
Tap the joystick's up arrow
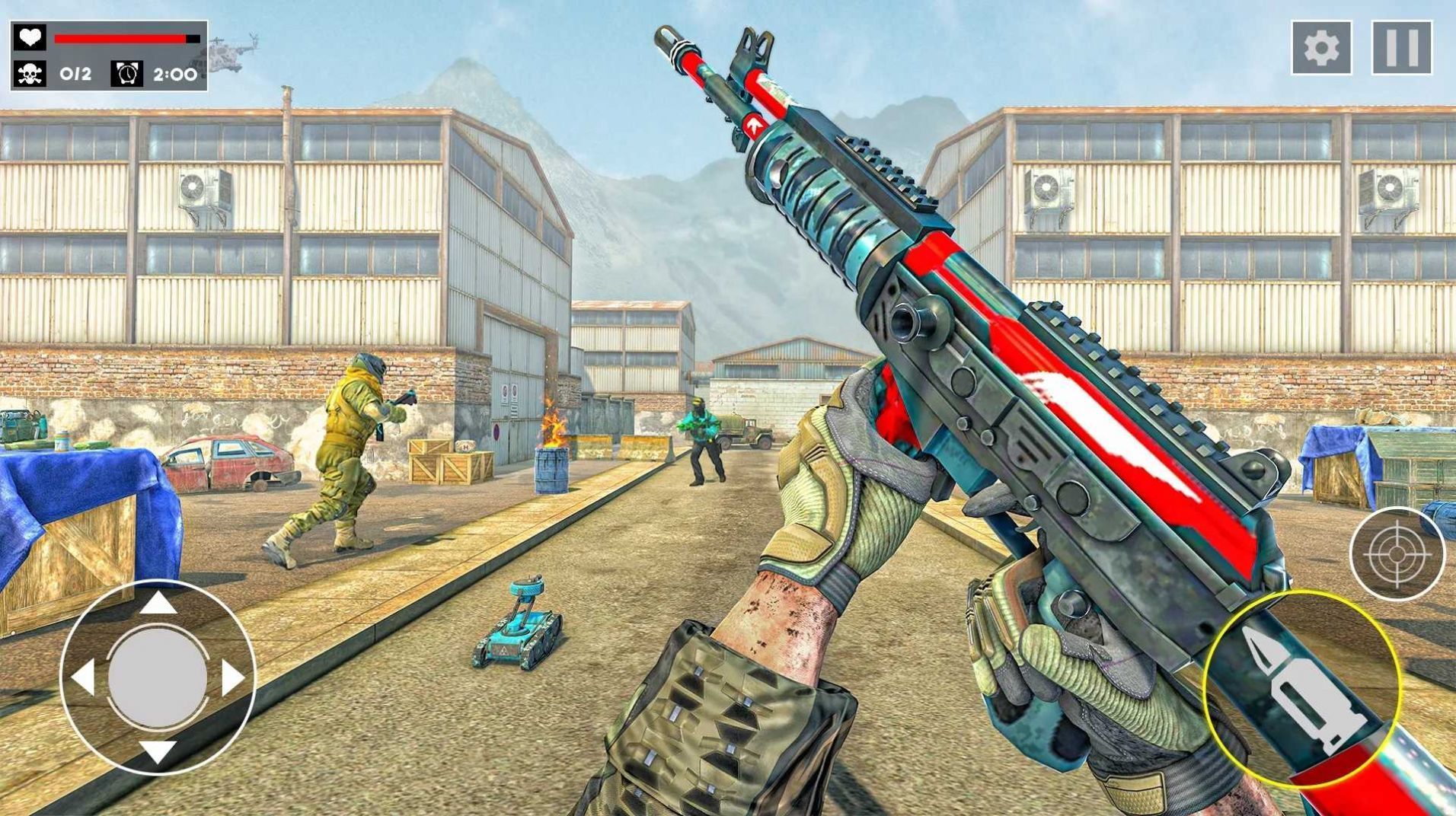click(158, 603)
